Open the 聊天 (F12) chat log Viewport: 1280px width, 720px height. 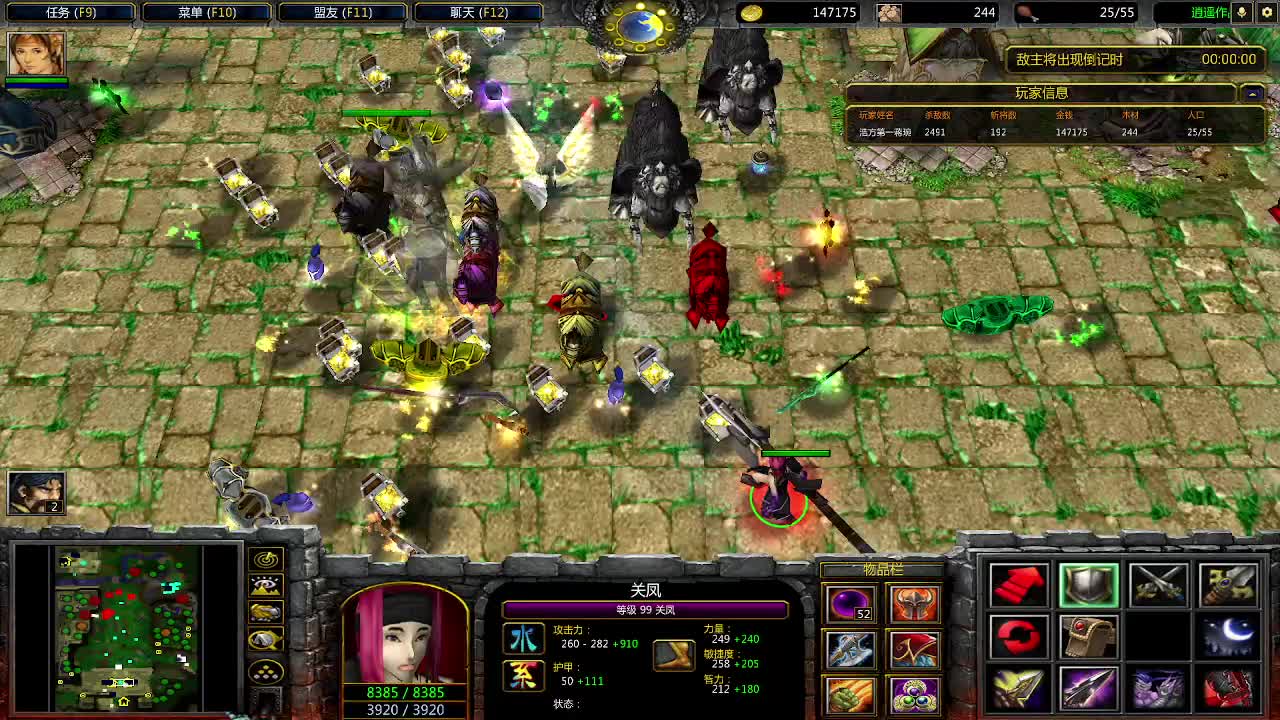point(478,13)
